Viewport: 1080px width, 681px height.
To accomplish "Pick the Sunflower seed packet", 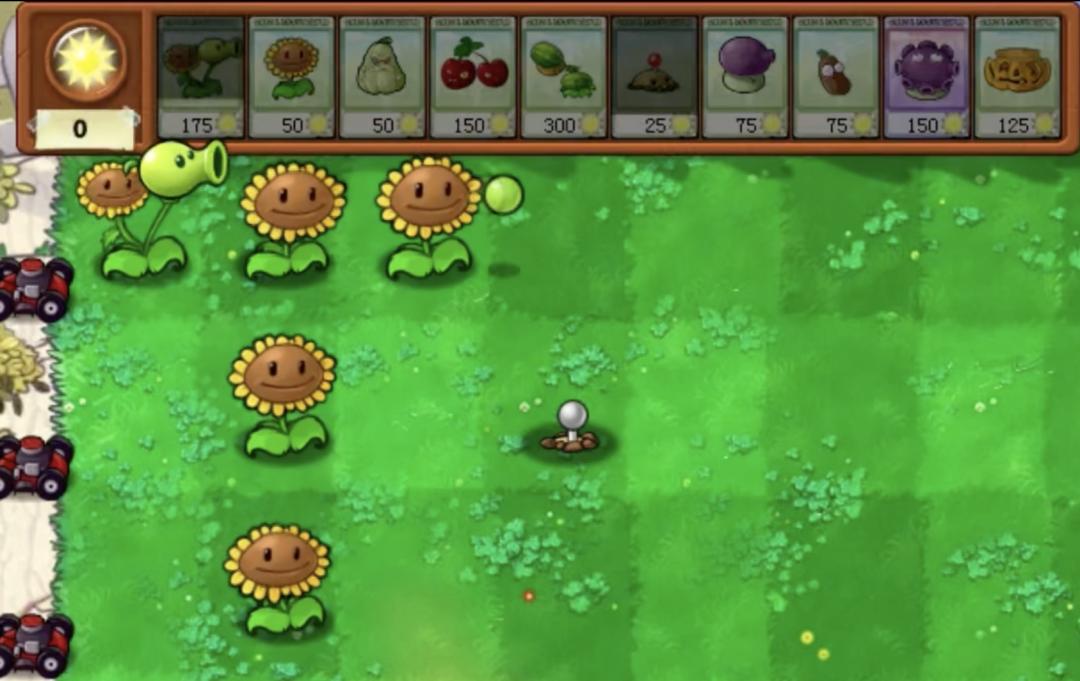I will coord(291,77).
